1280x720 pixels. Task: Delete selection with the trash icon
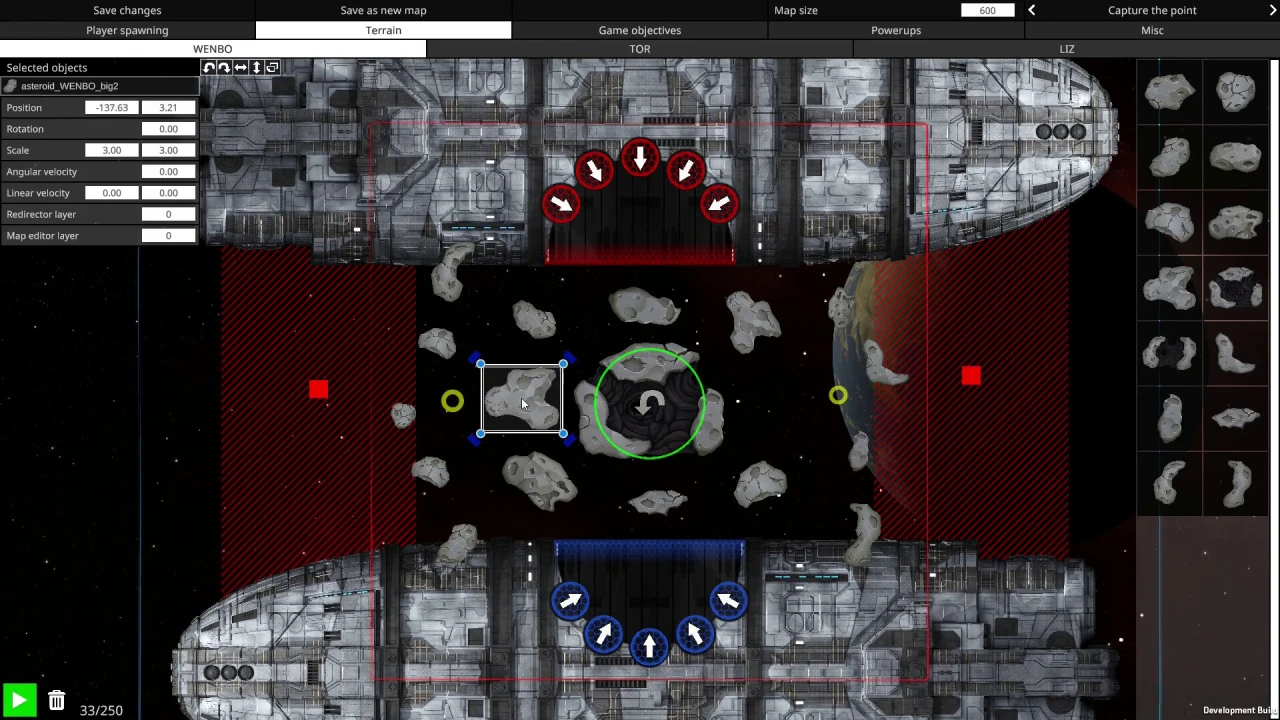(56, 700)
